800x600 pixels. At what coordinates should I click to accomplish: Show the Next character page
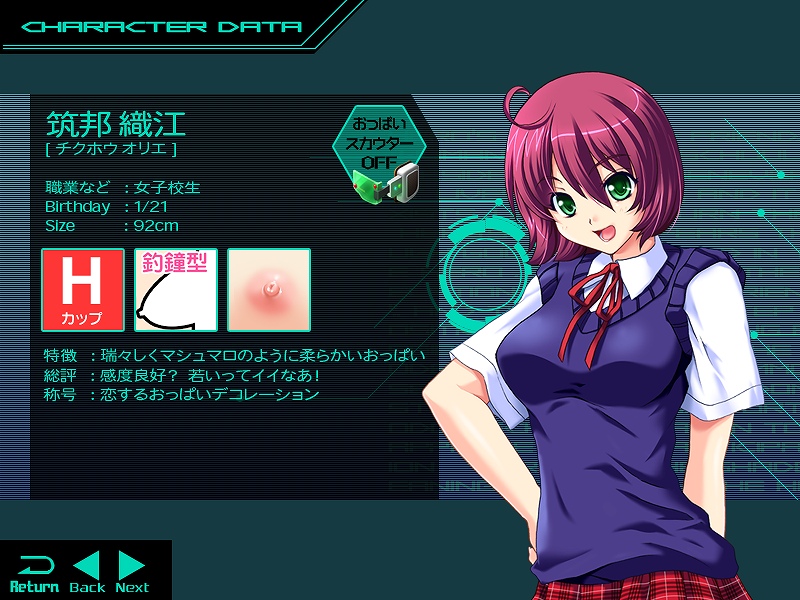132,572
